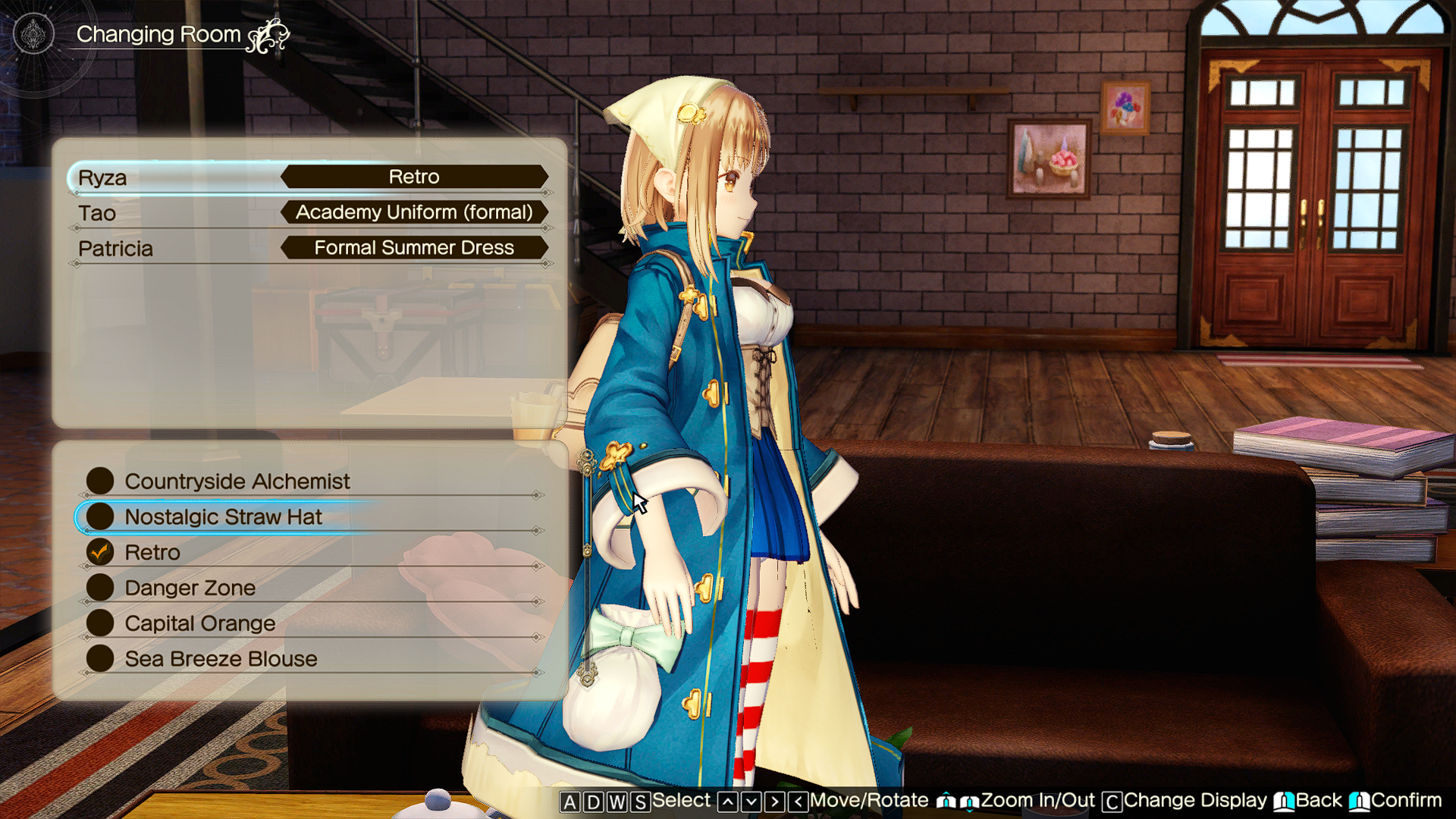Viewport: 1456px width, 819px height.
Task: Equip the Danger Zone outfit
Action: point(190,588)
